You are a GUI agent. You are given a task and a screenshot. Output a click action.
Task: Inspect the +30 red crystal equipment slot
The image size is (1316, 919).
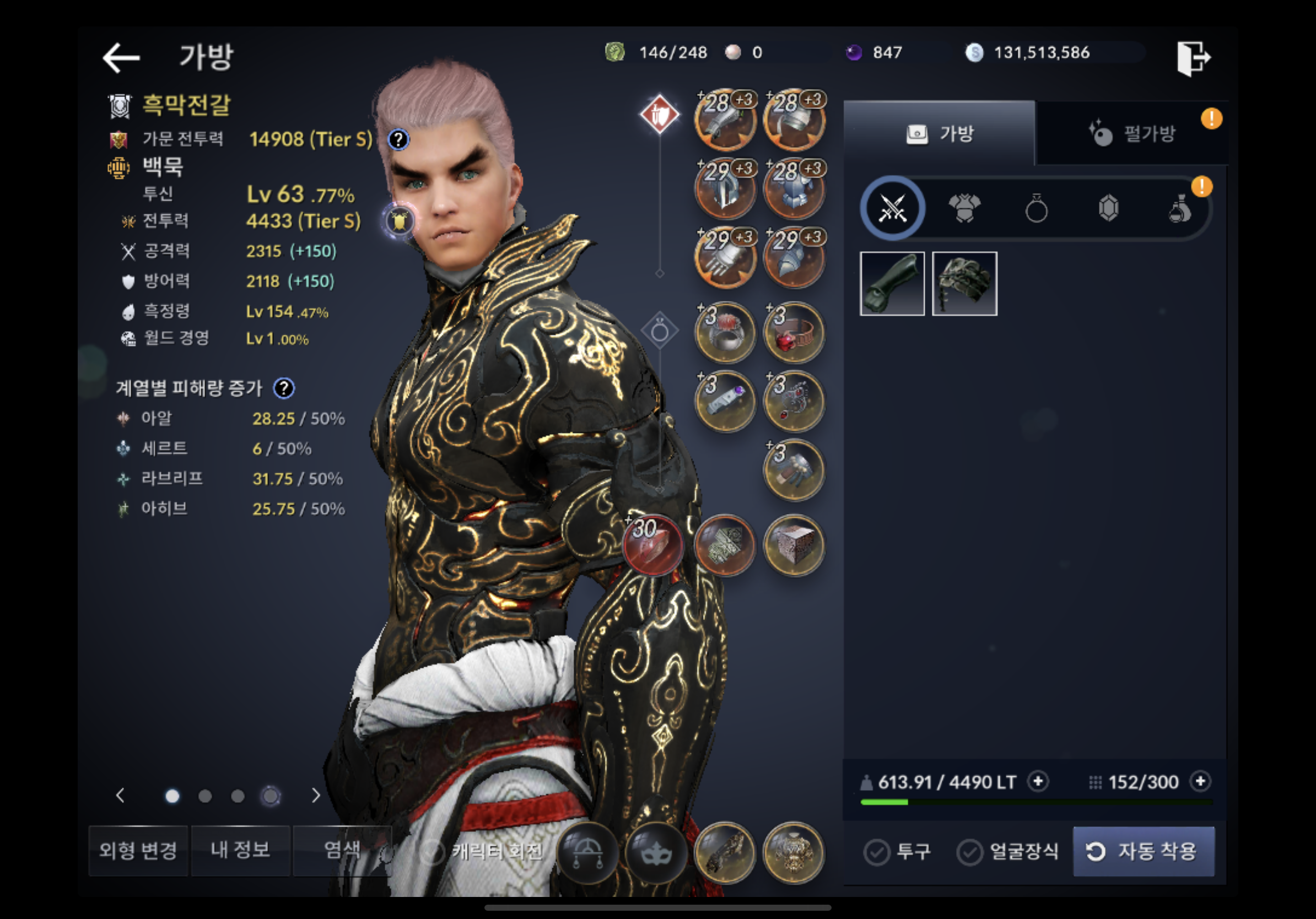pos(654,545)
